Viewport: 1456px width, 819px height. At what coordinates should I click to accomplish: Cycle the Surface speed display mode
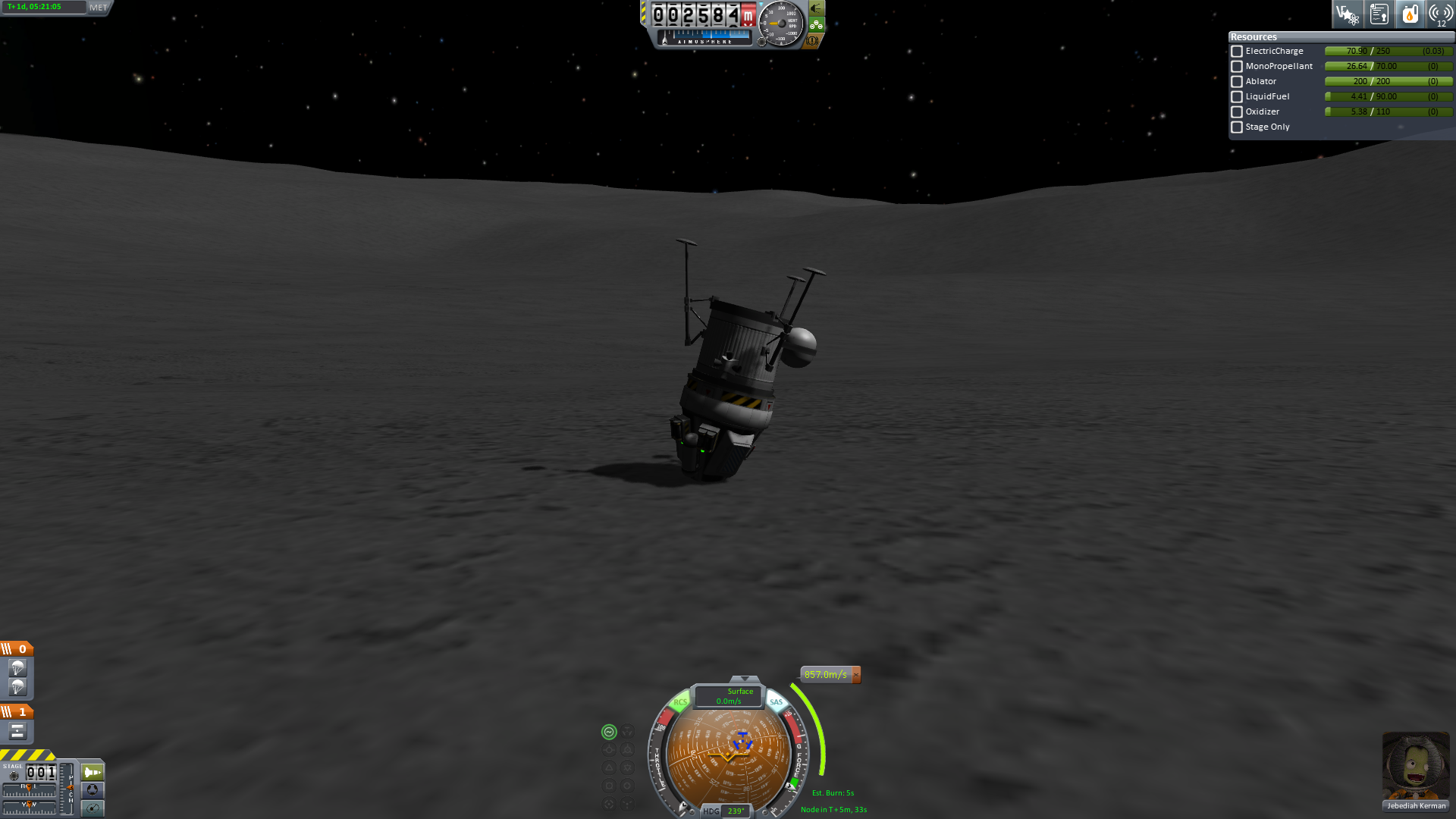click(729, 696)
